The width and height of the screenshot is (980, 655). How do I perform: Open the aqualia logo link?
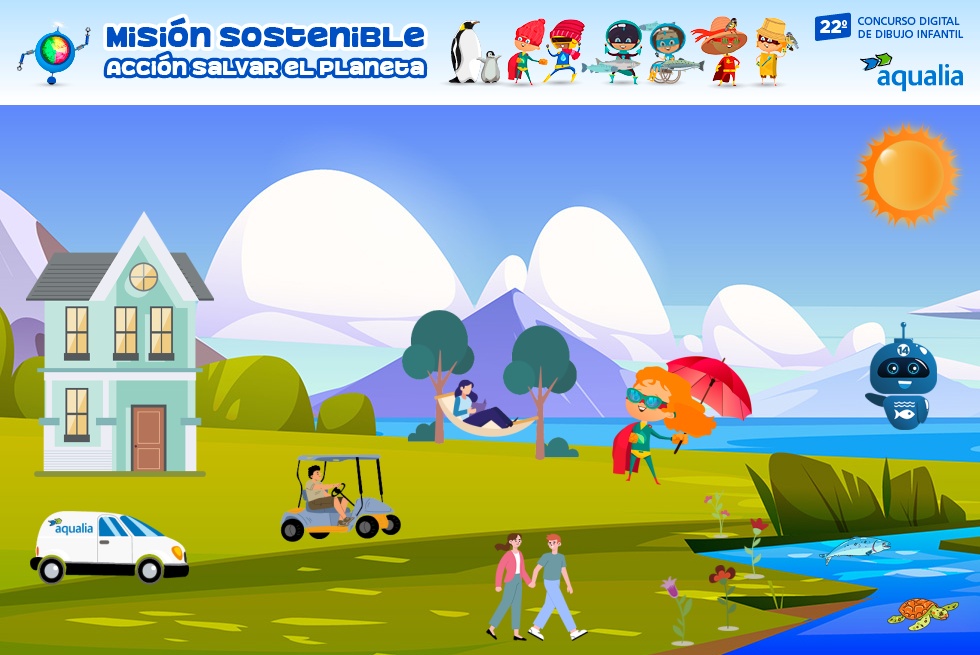pos(911,71)
